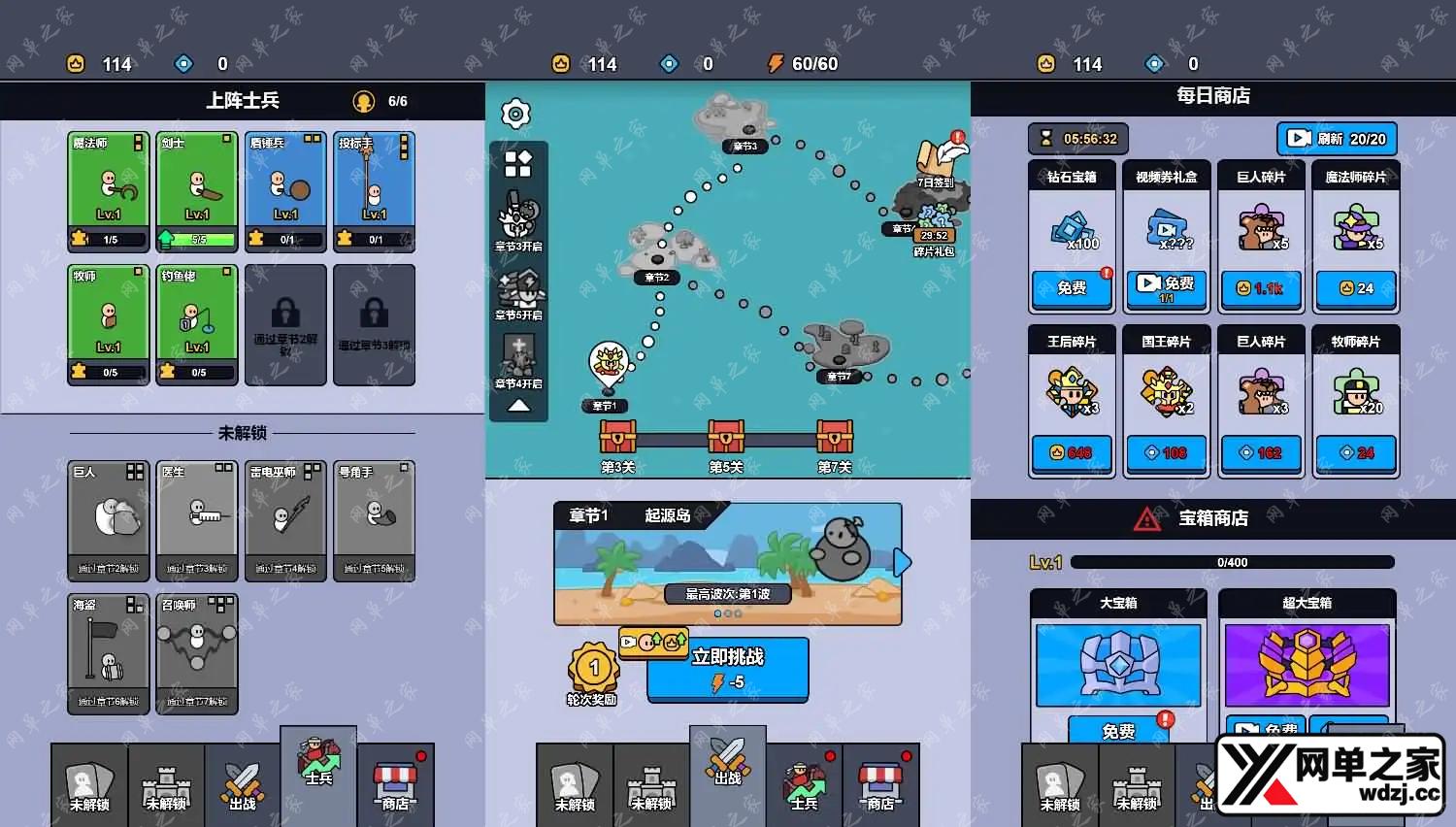Buy 王后碎片 for 648 coins
The image size is (1456, 827).
point(1072,452)
